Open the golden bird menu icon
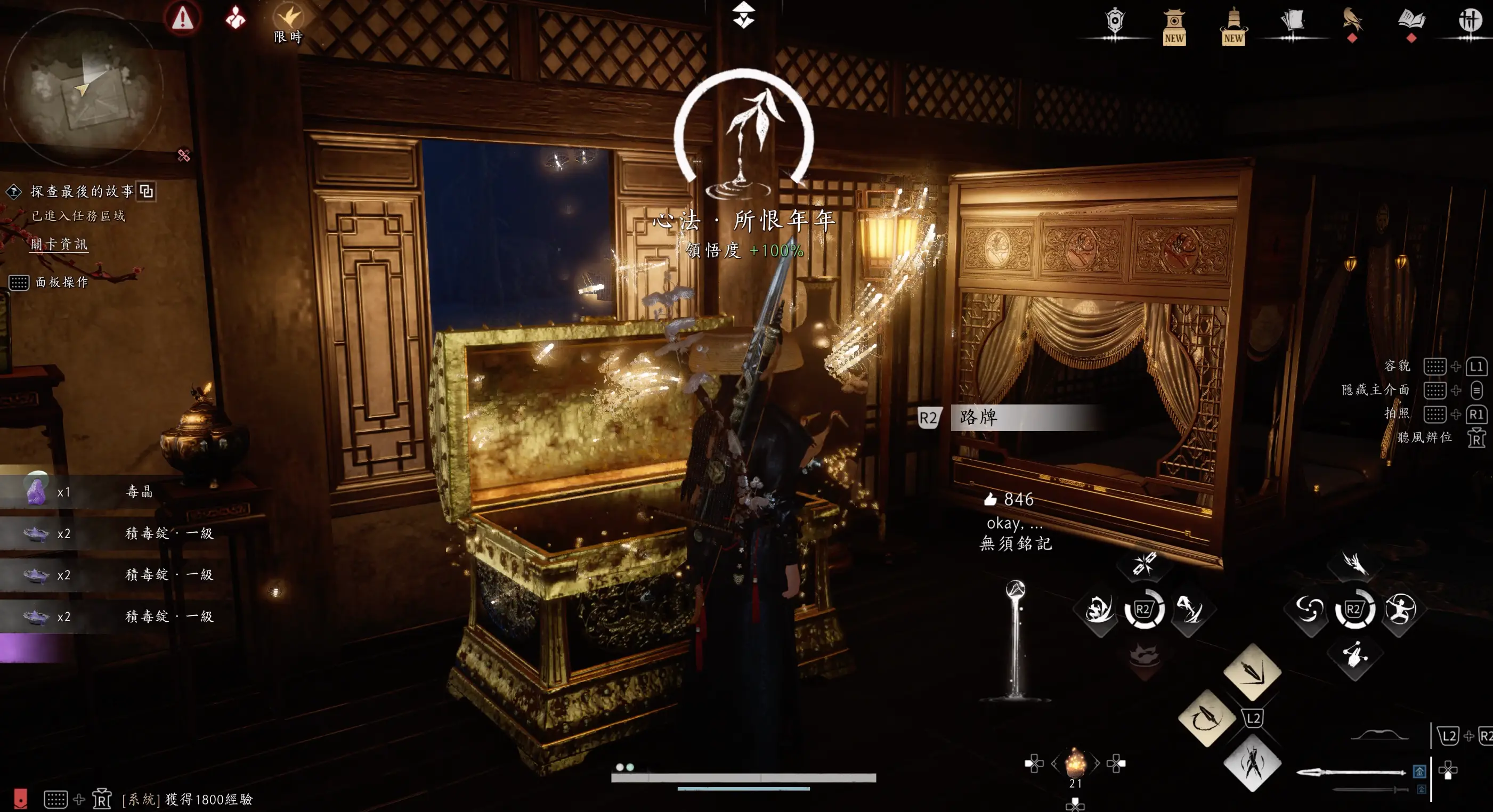1493x812 pixels. click(1352, 21)
